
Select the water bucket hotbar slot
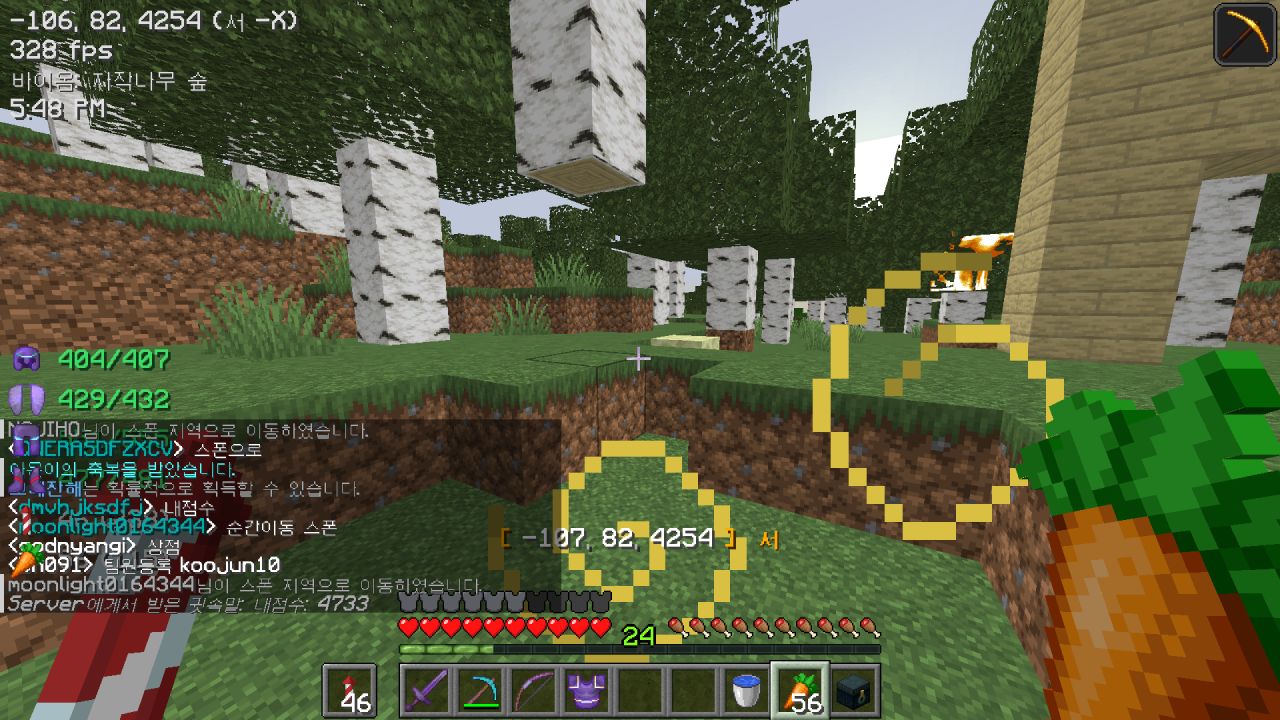tap(747, 691)
